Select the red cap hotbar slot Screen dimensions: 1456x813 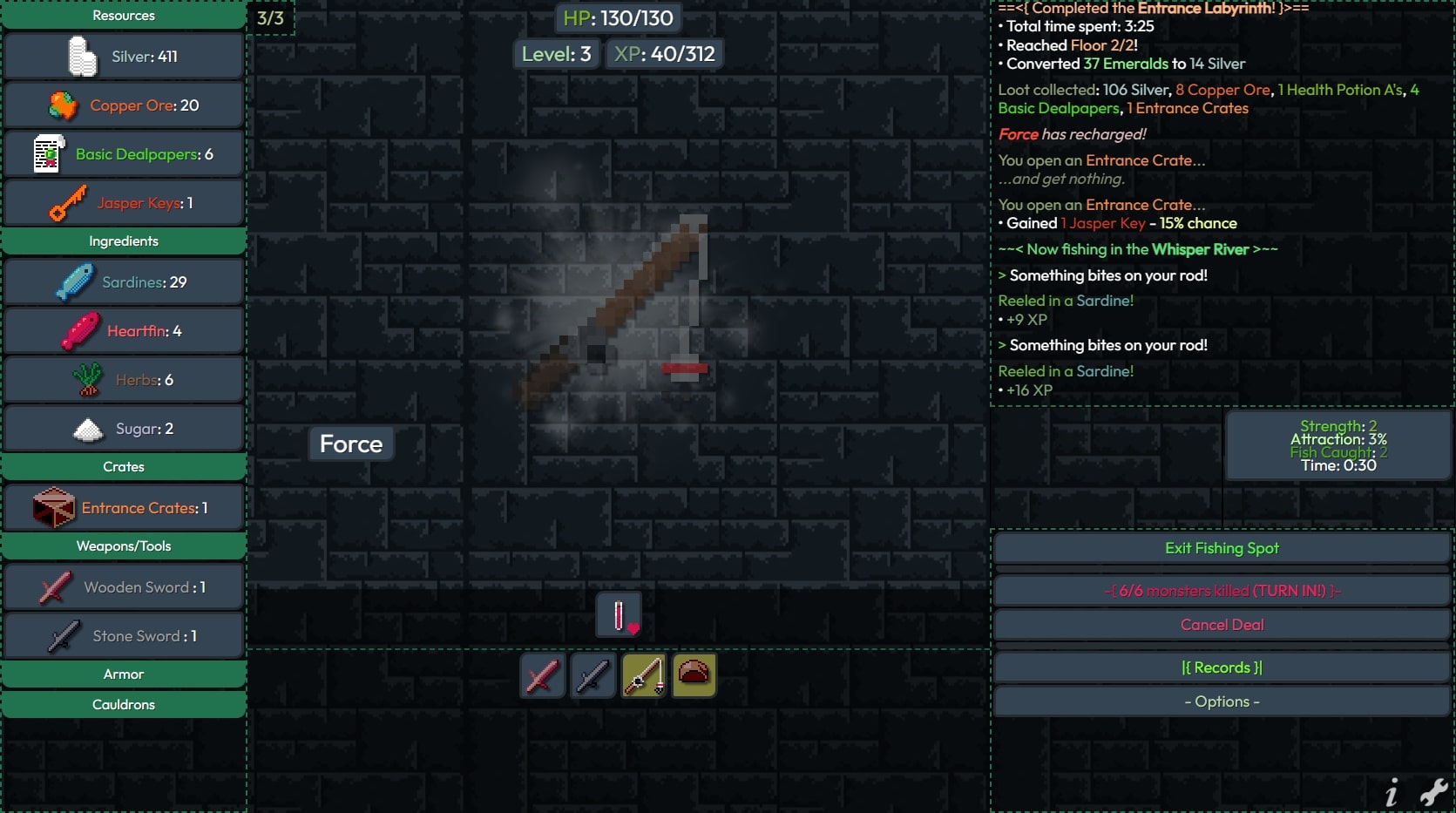[x=694, y=676]
